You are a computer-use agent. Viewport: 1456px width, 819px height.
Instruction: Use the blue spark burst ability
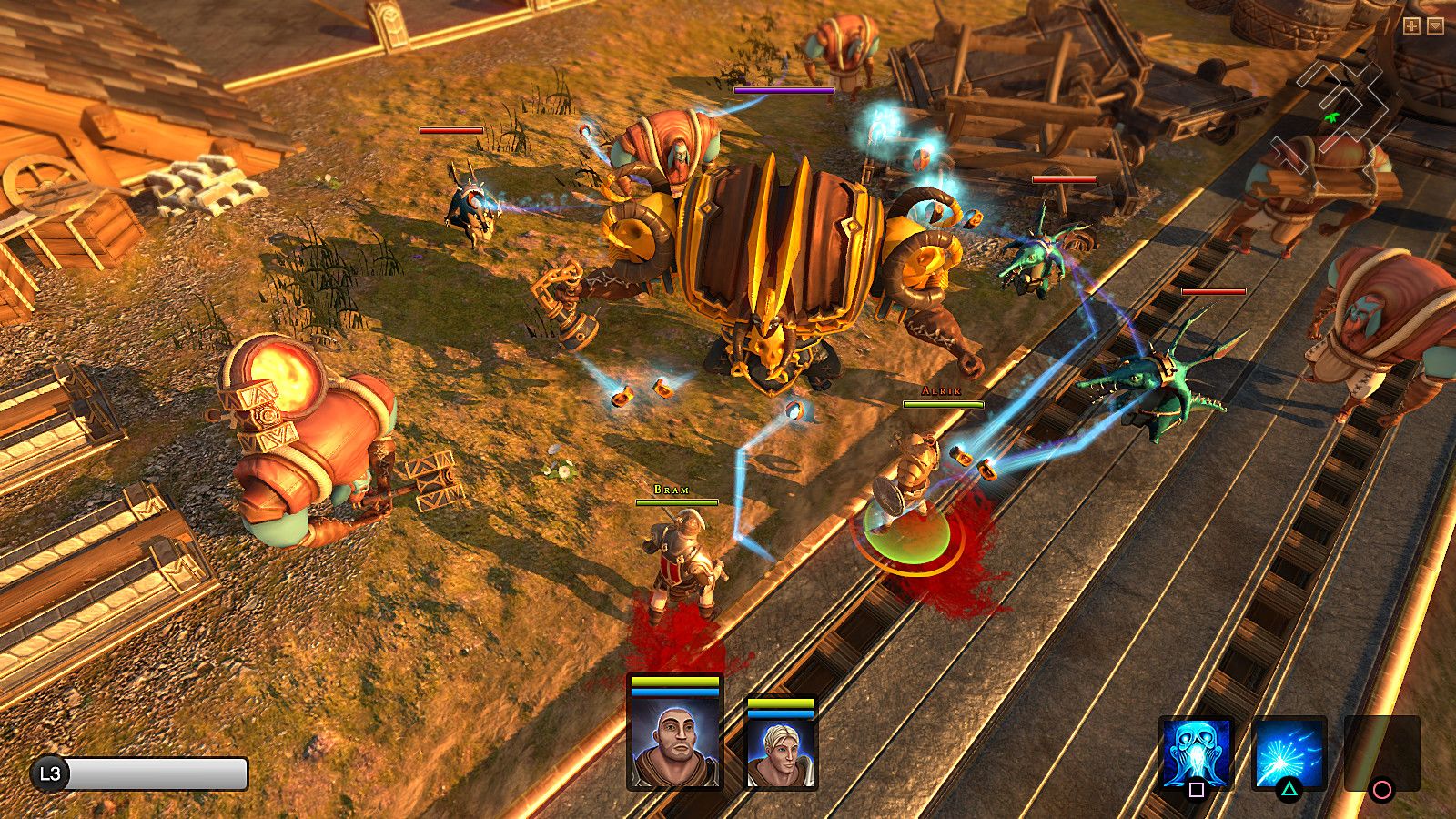click(x=1289, y=753)
